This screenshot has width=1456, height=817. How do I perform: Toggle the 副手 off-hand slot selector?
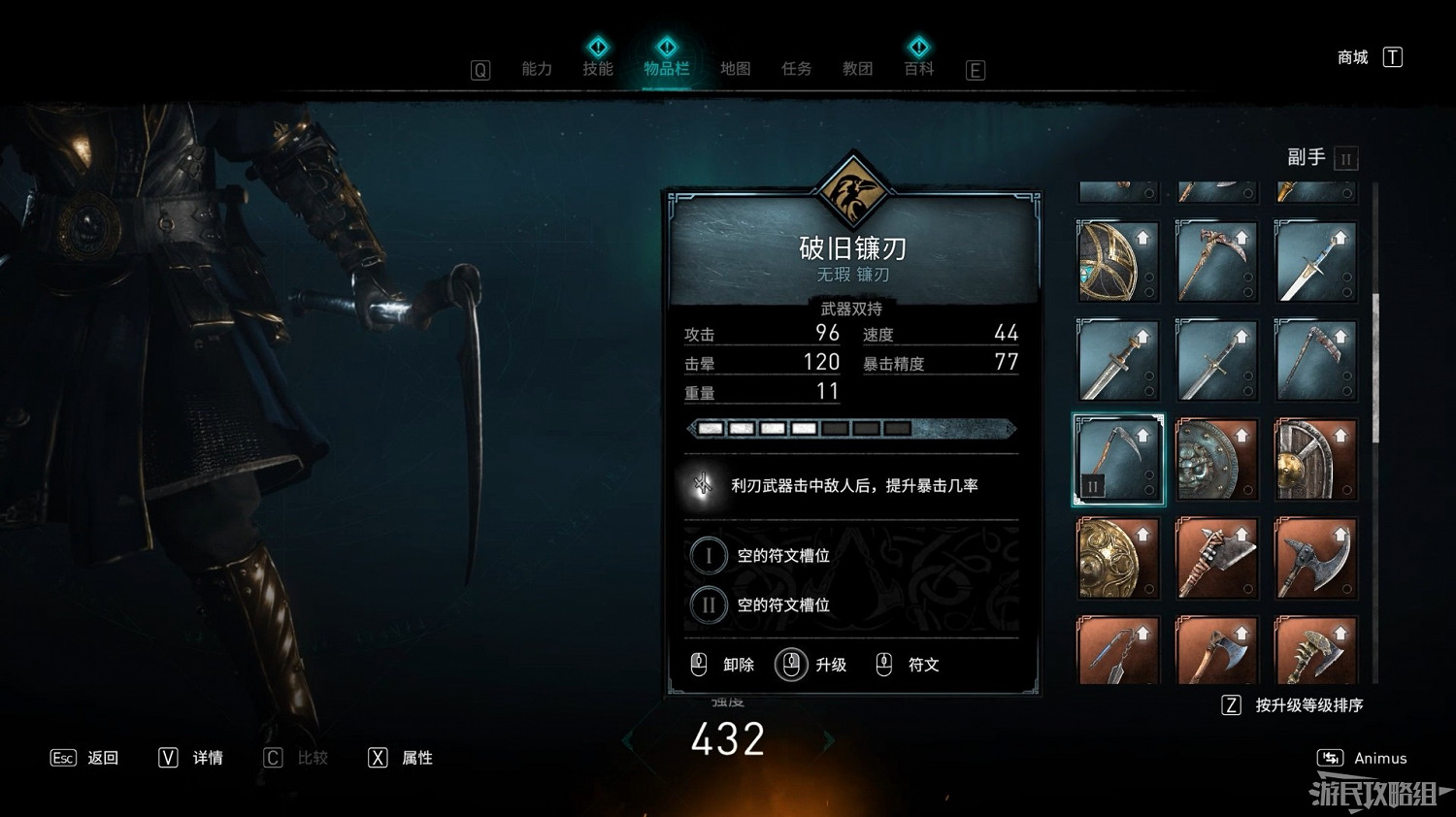pos(1345,158)
